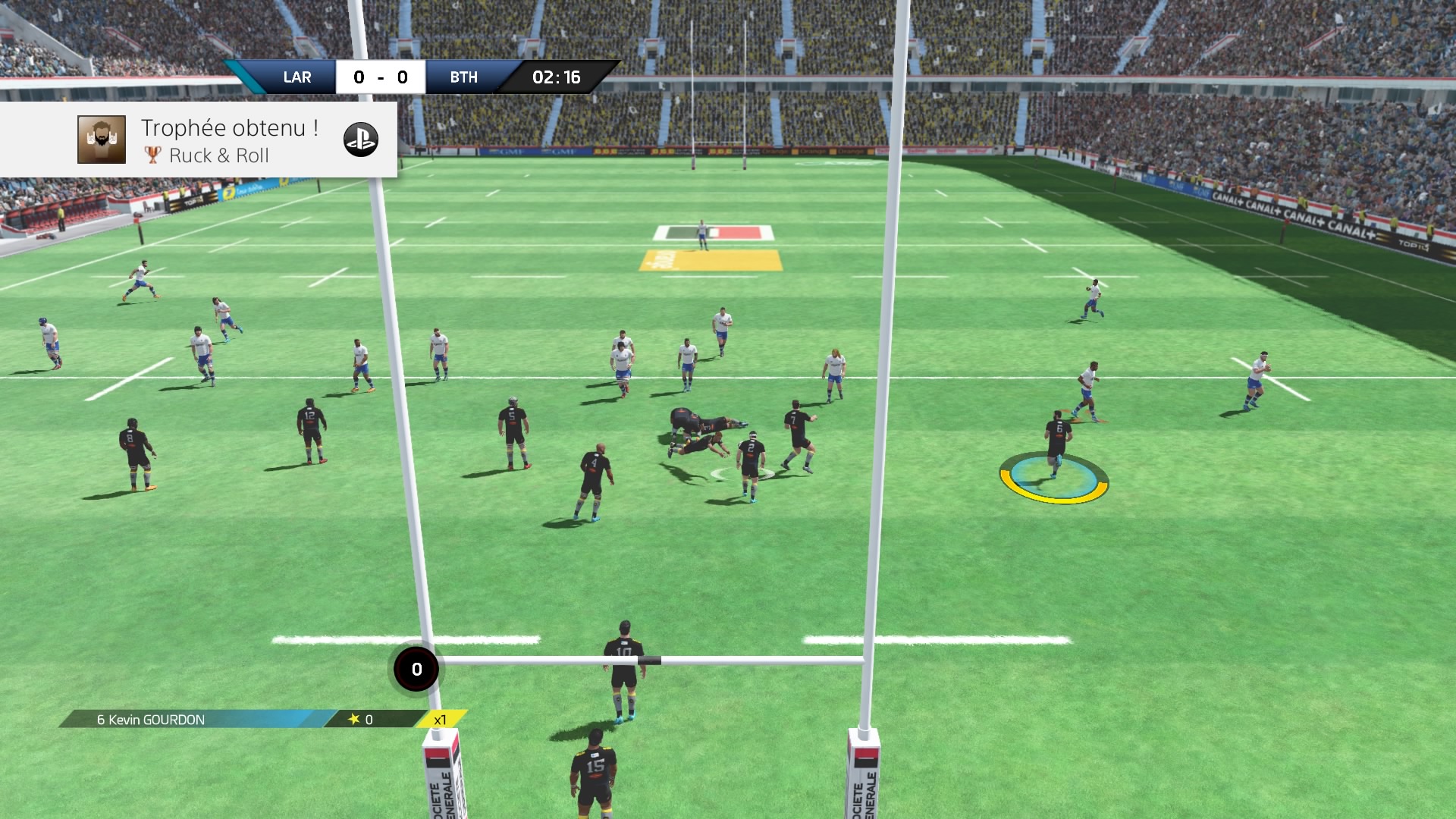
Task: Select the trophy cup icon beside Ruck & Roll
Action: 153,155
